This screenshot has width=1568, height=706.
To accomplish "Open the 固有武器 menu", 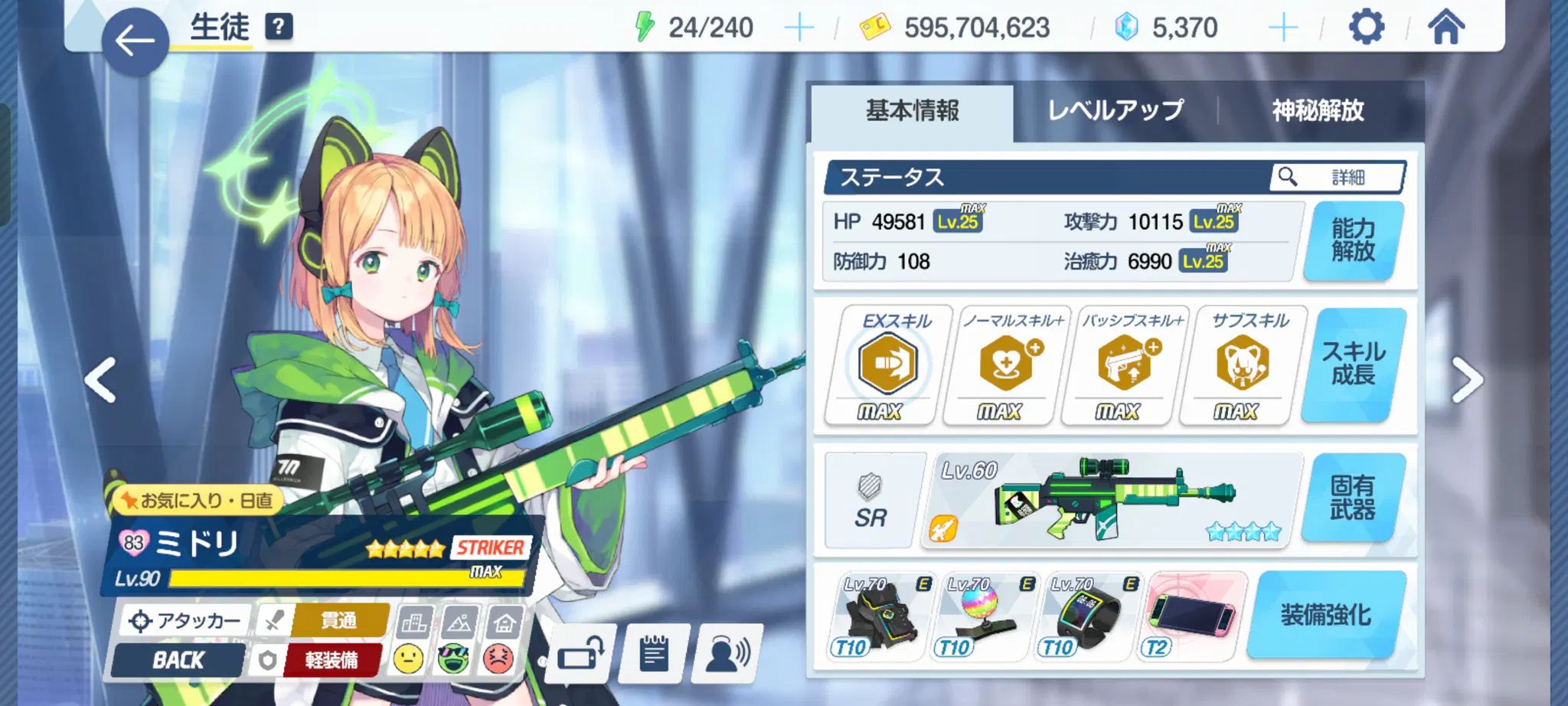I will click(x=1352, y=498).
